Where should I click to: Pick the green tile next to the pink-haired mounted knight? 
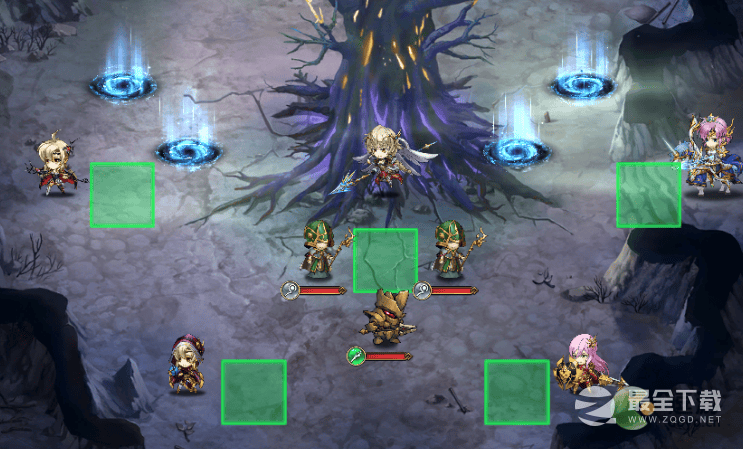[x=648, y=194]
